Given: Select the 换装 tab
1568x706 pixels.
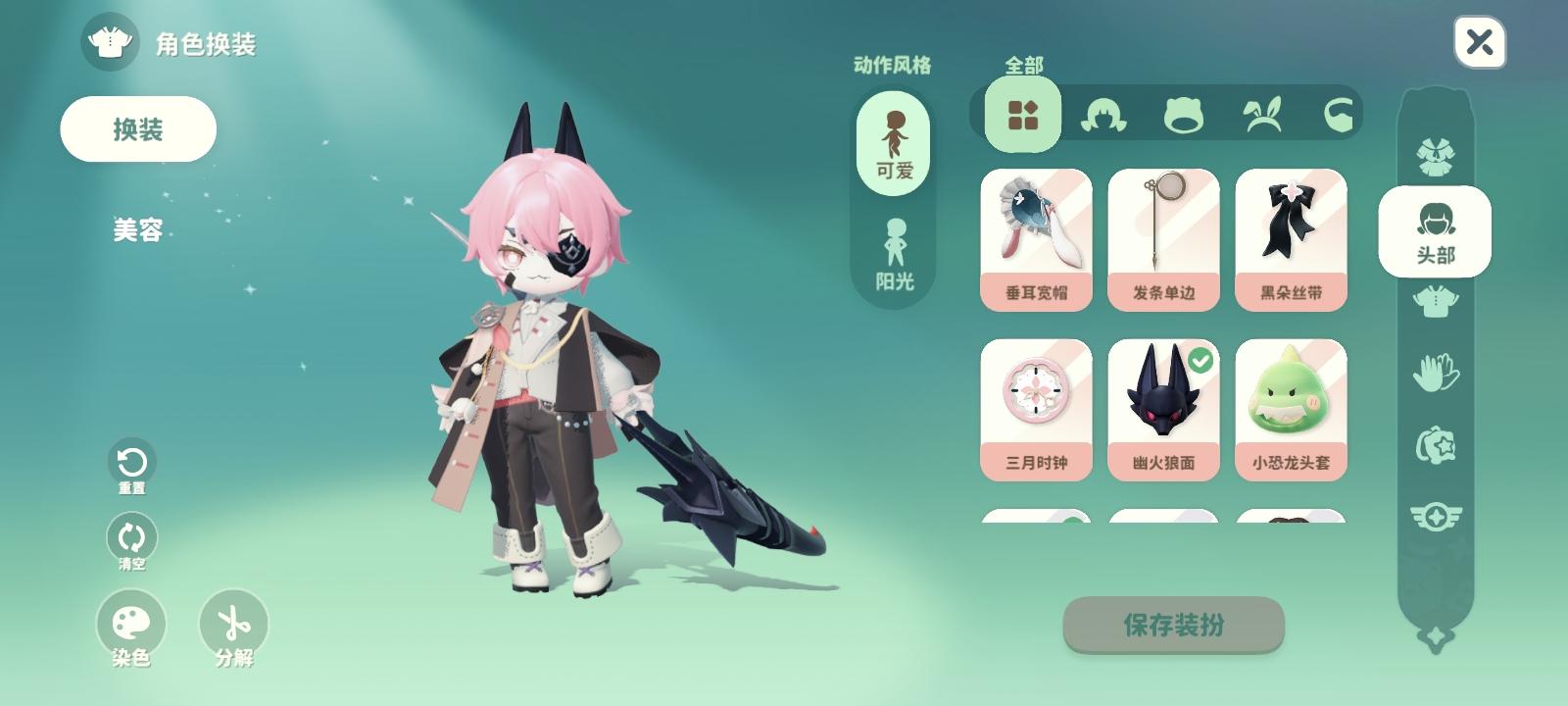Looking at the screenshot, I should point(138,128).
